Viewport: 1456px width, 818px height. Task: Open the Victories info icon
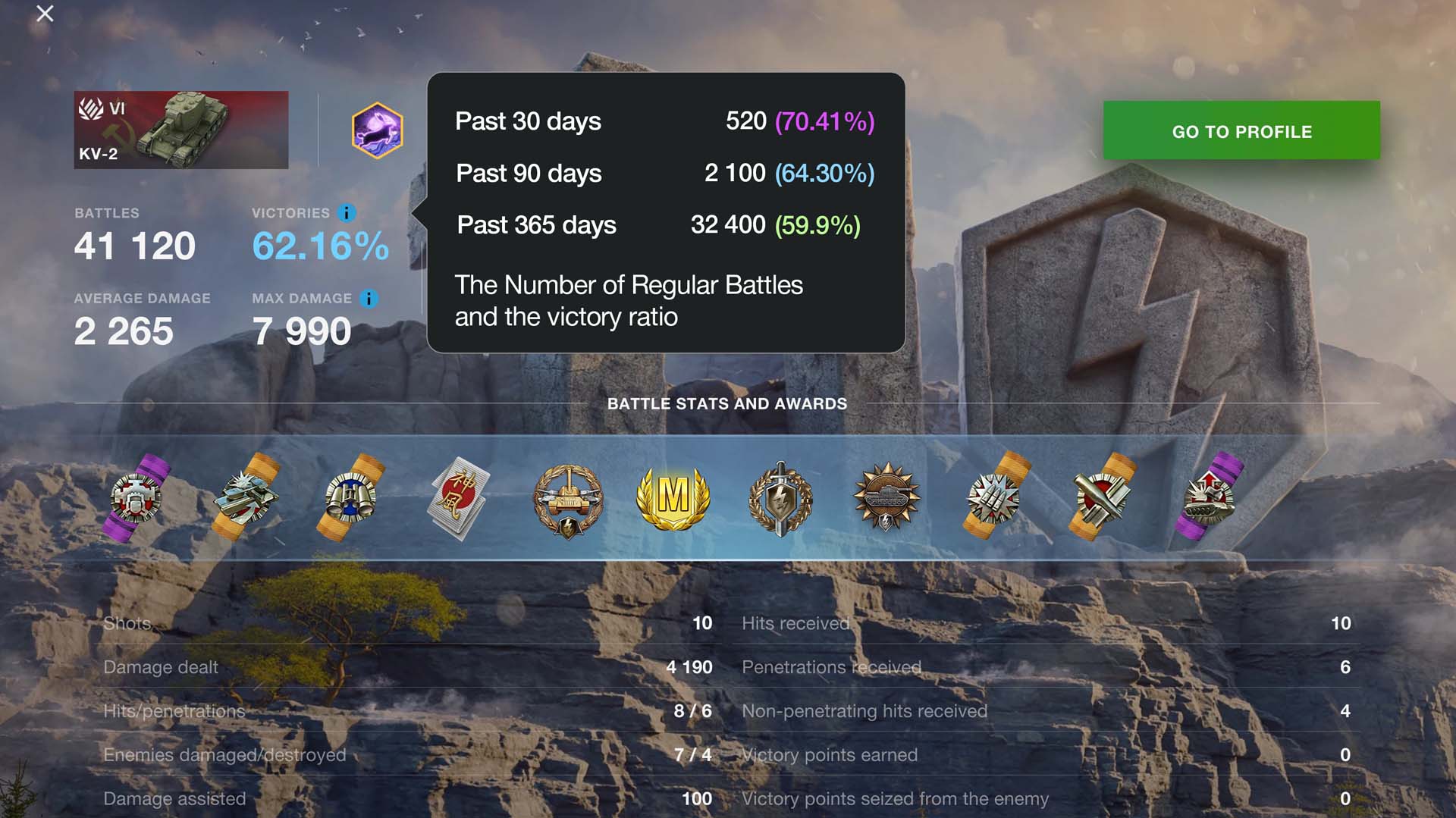tap(347, 213)
